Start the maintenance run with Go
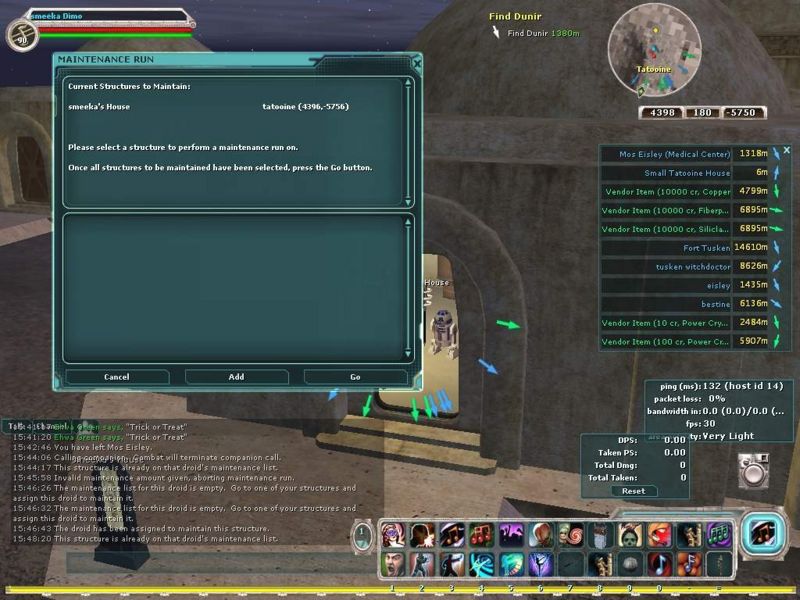Viewport: 800px width, 600px height. tap(355, 377)
